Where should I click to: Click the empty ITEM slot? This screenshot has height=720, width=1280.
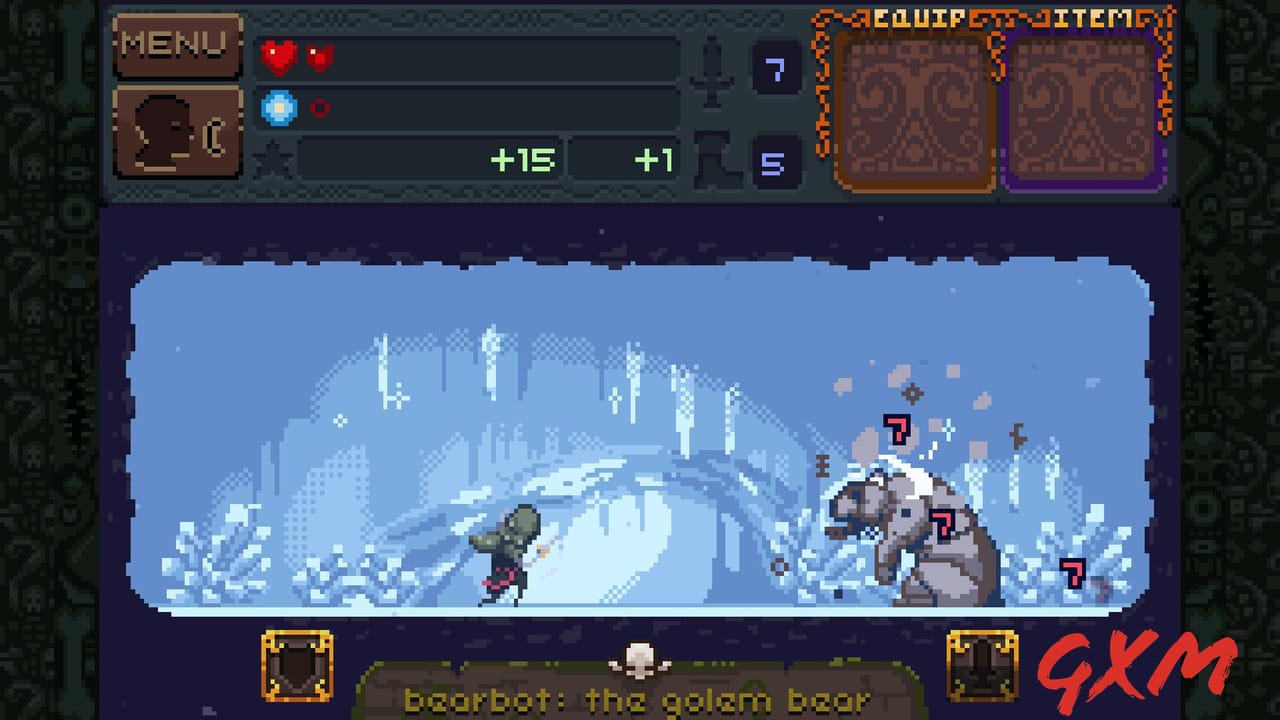point(1082,110)
